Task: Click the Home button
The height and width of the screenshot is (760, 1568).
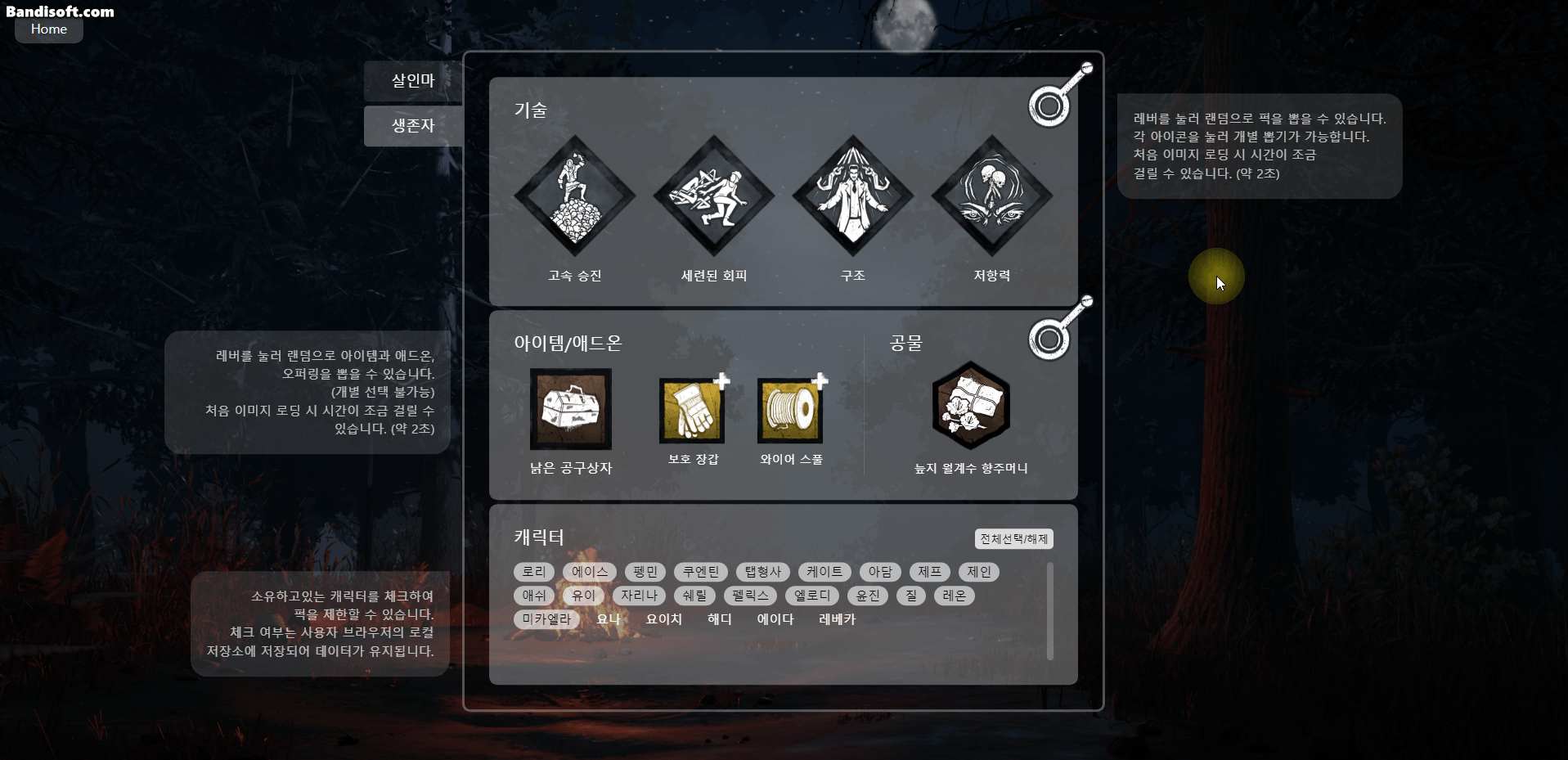Action: point(48,29)
